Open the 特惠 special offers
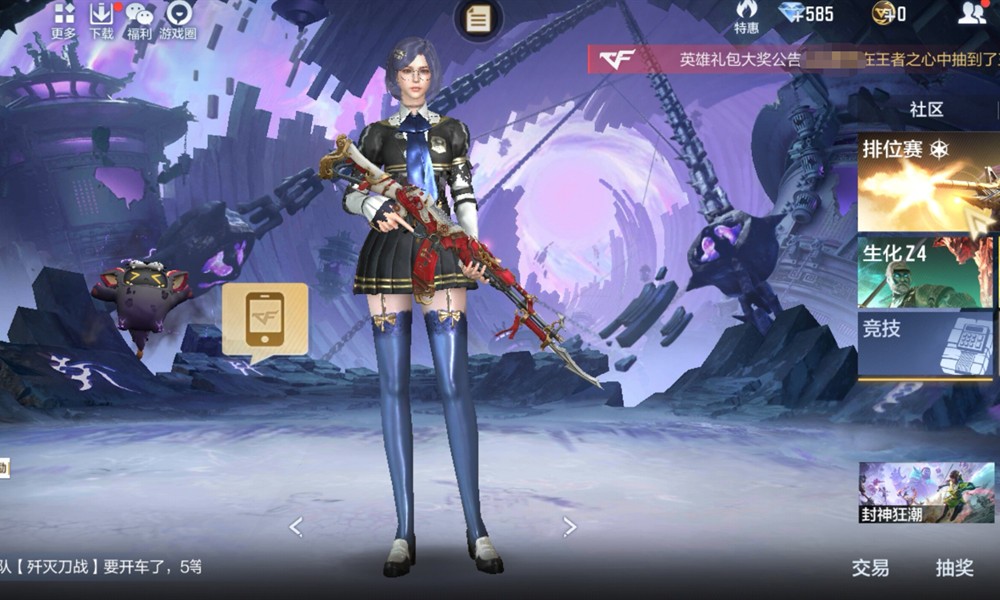The height and width of the screenshot is (600, 1000). tap(746, 16)
